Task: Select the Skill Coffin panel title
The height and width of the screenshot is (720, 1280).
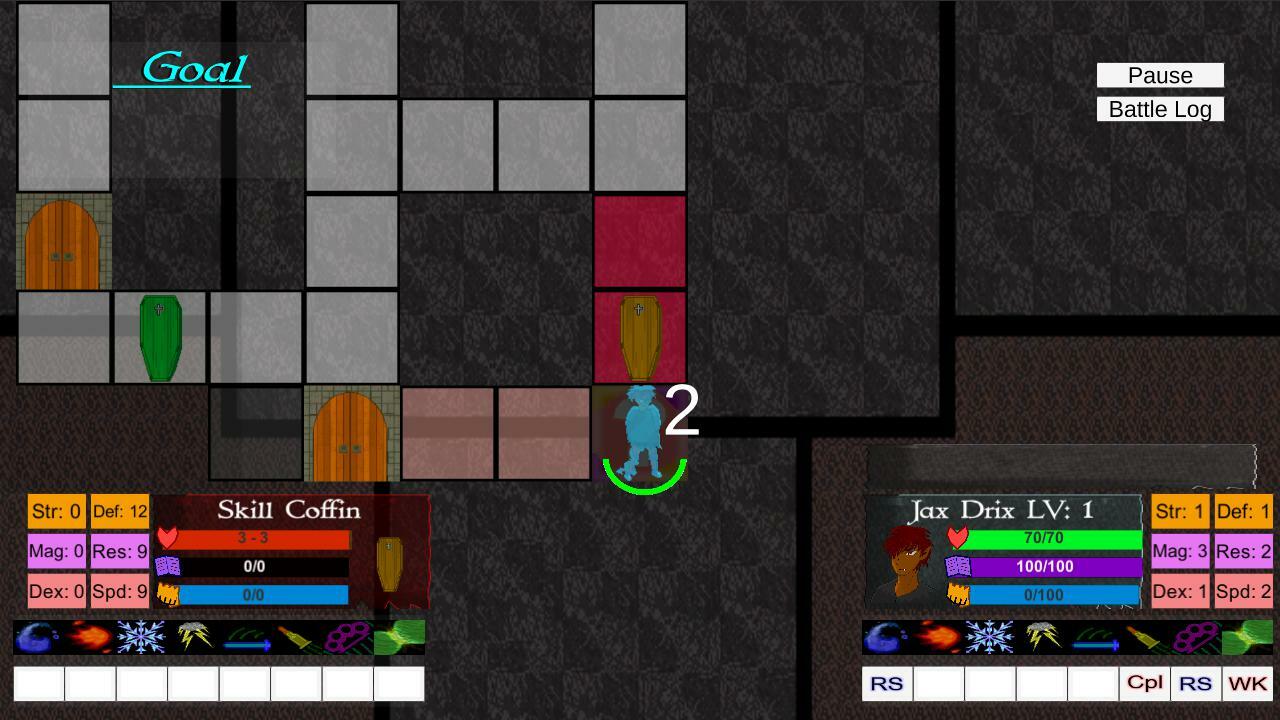Action: click(x=290, y=510)
